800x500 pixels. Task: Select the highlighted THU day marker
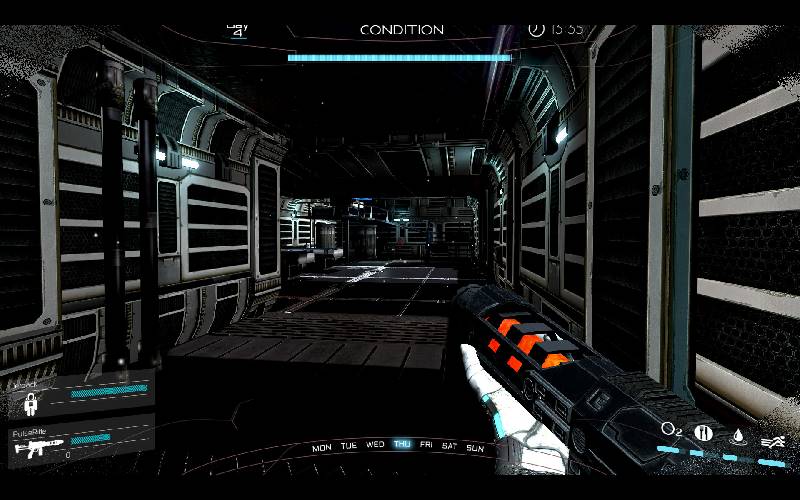point(402,445)
